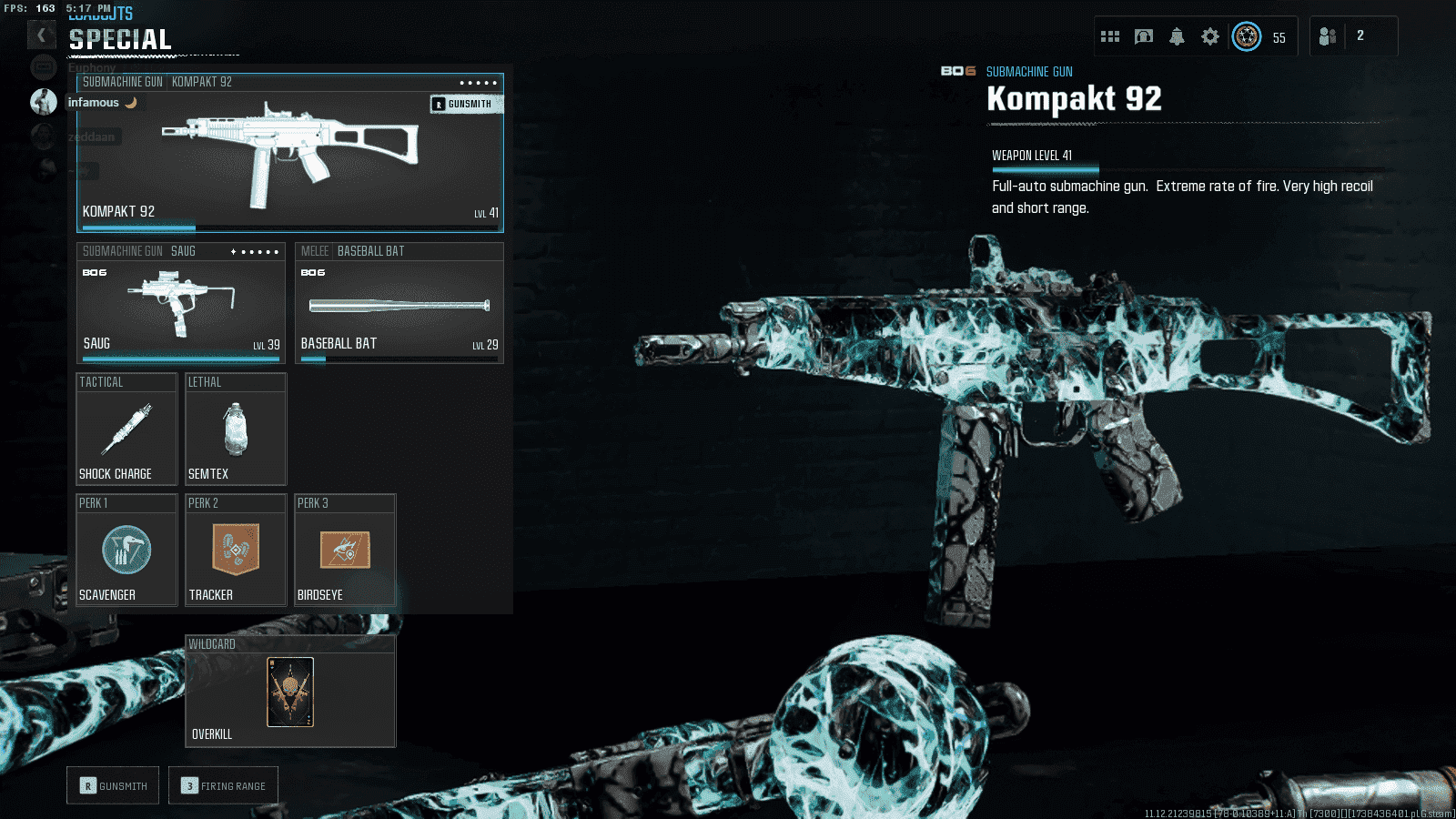Go back using the top-left arrow
Viewport: 1456px width, 819px height.
coord(41,35)
